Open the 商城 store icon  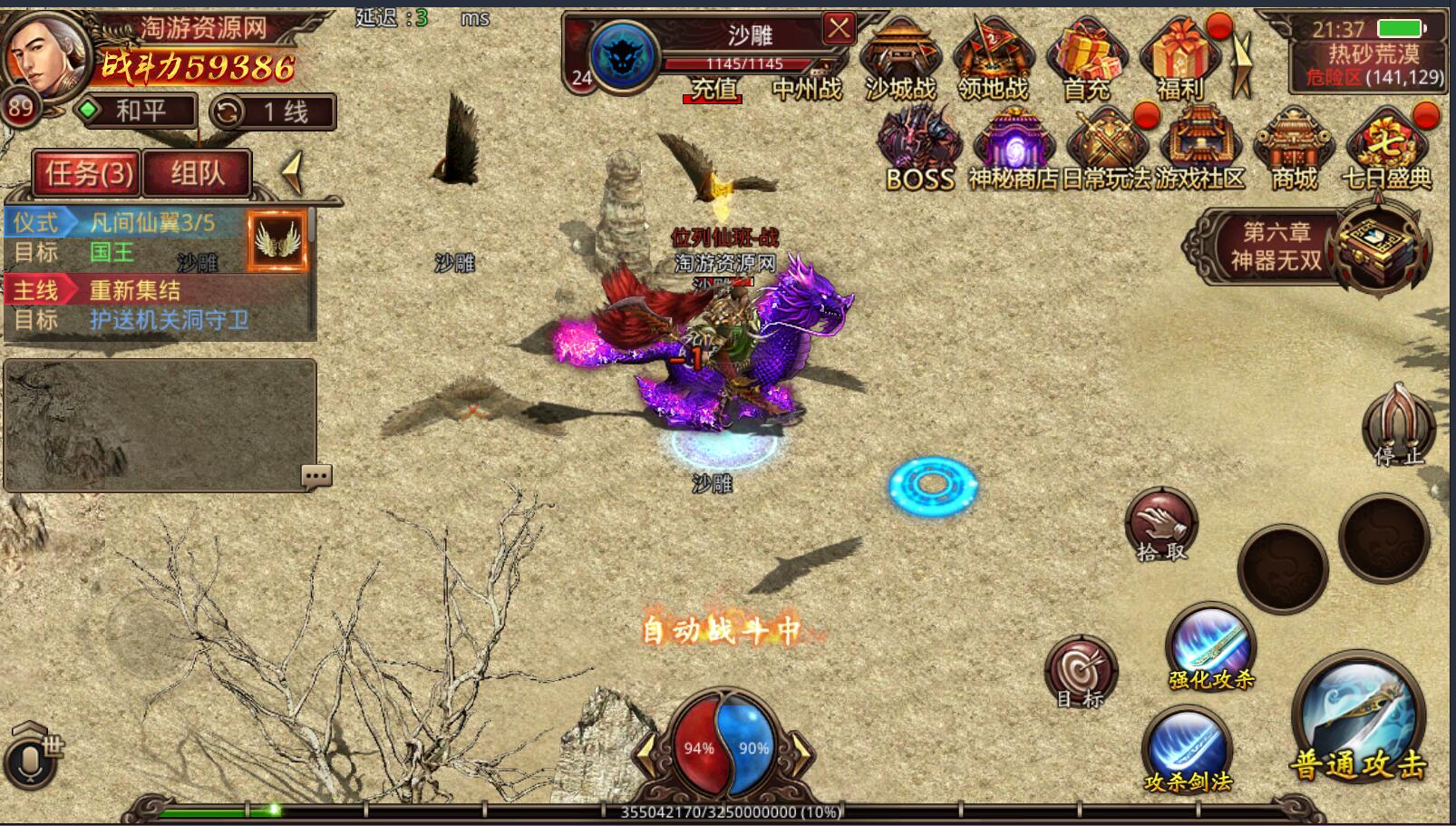(1294, 149)
